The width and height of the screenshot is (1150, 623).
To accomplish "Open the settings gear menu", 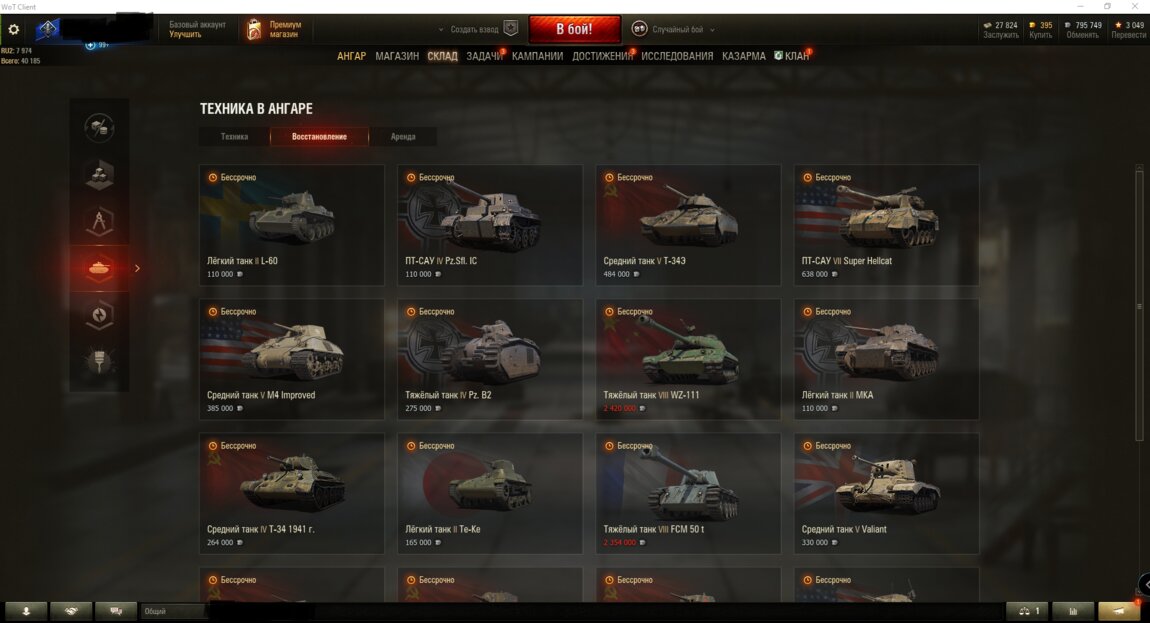I will pos(14,30).
